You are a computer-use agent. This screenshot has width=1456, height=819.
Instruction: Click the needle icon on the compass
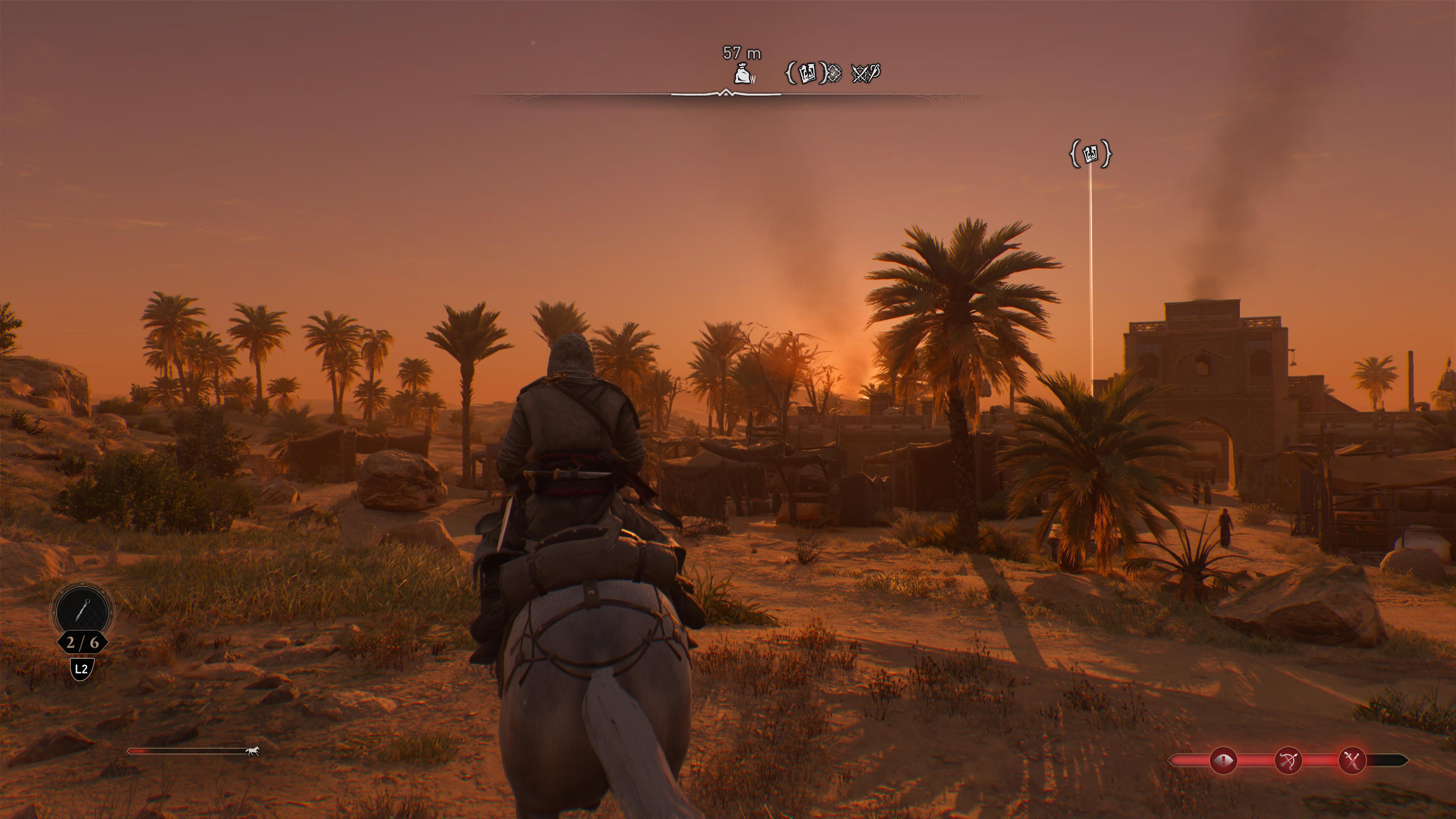(874, 72)
